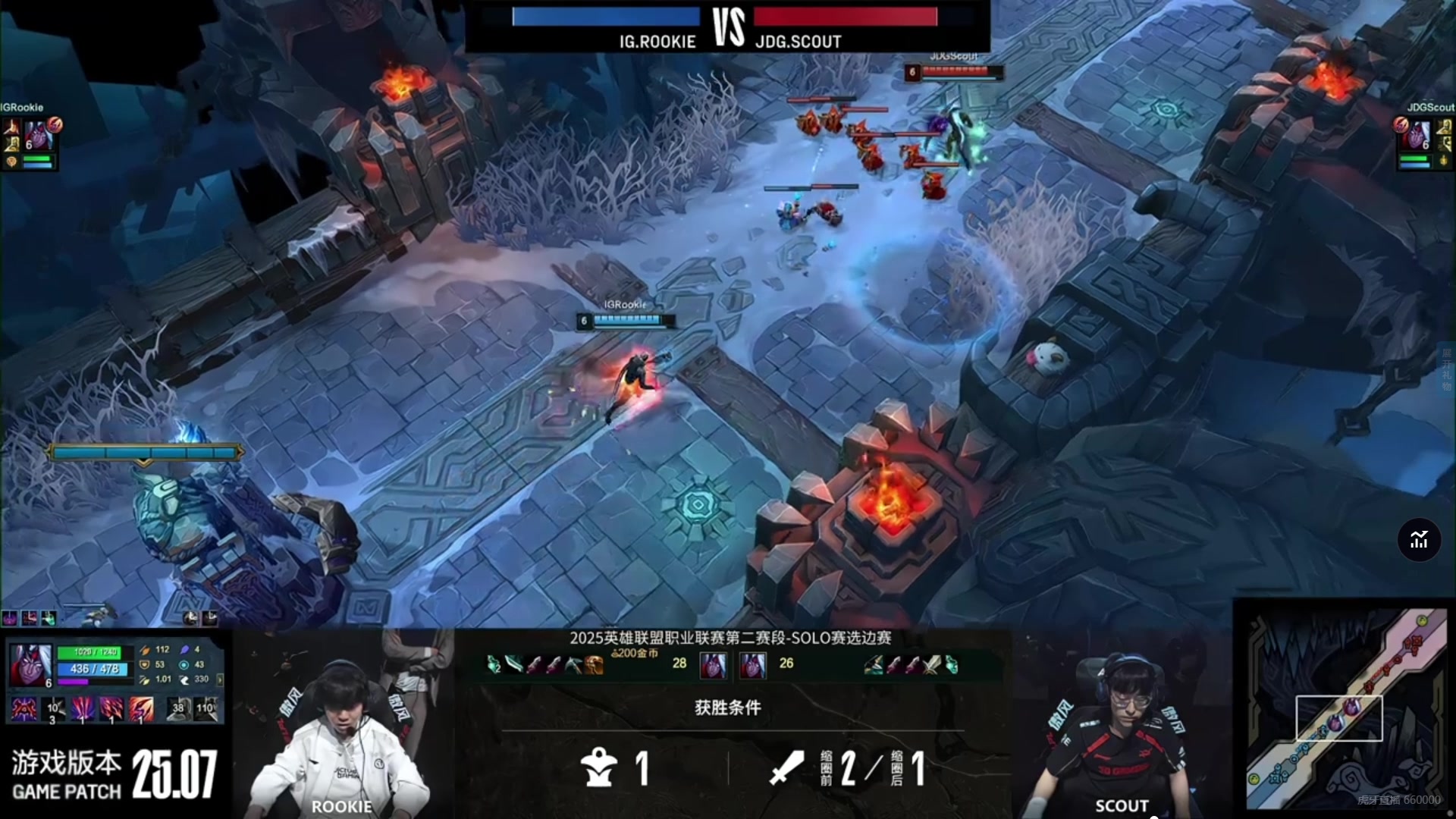Click Varus portrait in the bottom-left stats panel
Viewport: 1456px width, 819px height.
(x=30, y=664)
